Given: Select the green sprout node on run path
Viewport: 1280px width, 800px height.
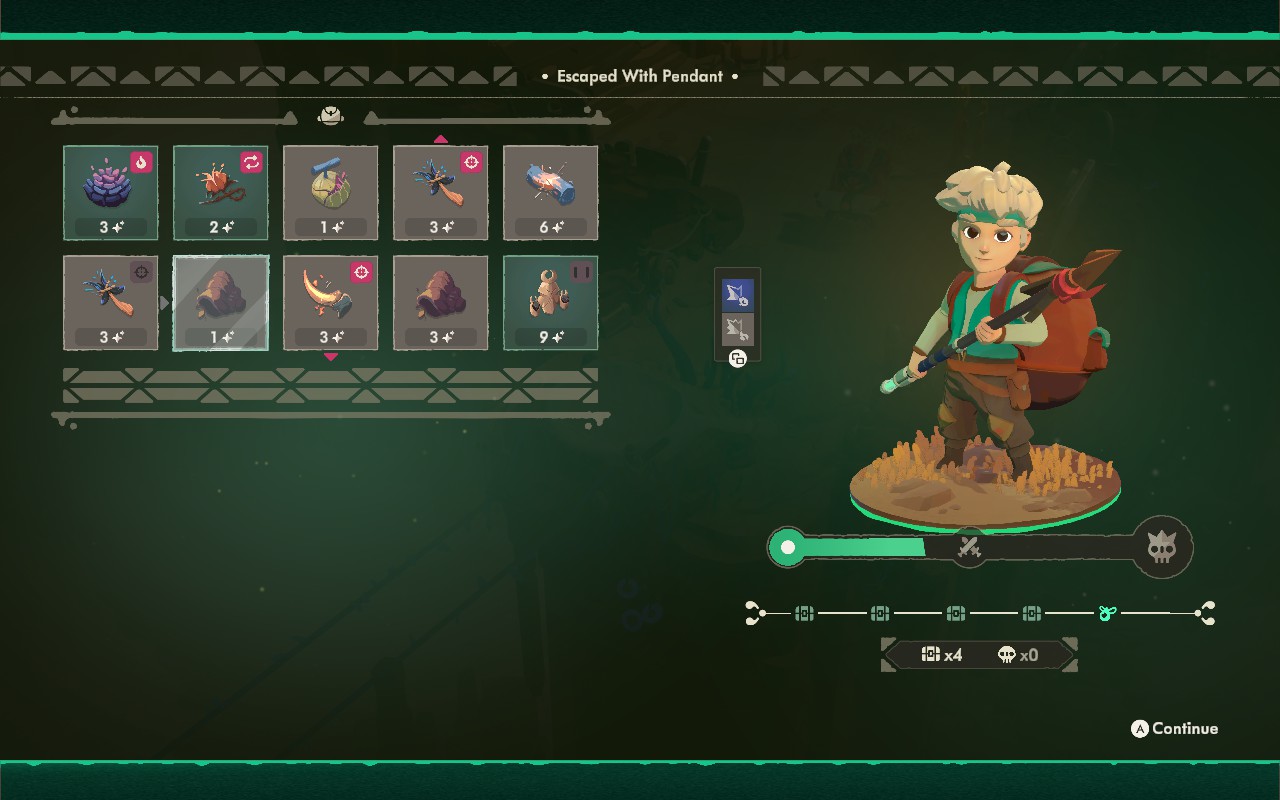Looking at the screenshot, I should tap(1107, 613).
